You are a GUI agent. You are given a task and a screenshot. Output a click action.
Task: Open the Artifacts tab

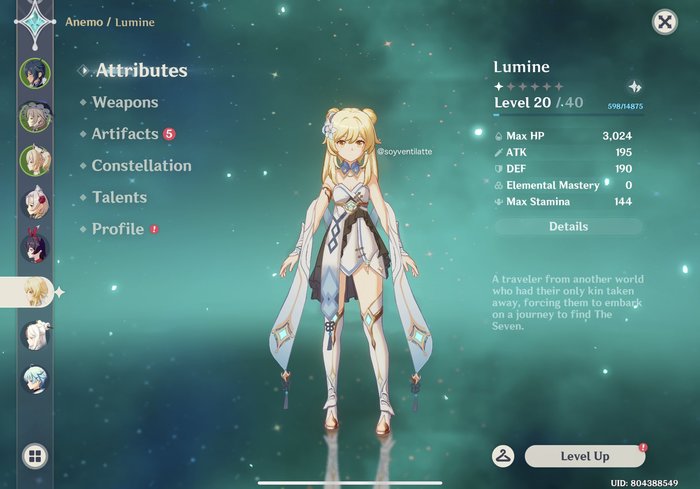point(125,134)
